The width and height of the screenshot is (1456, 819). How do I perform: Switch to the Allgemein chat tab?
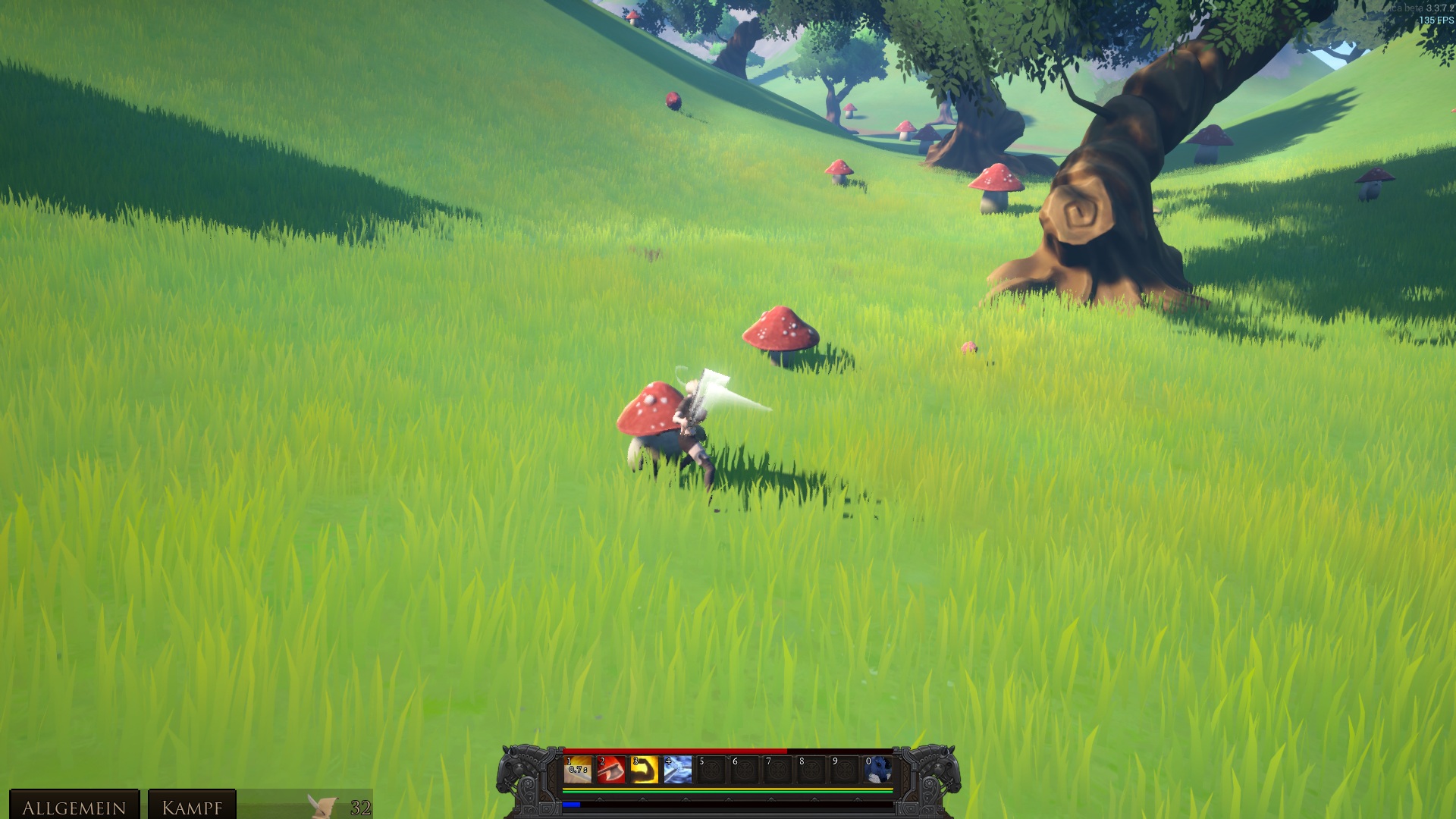[x=74, y=807]
